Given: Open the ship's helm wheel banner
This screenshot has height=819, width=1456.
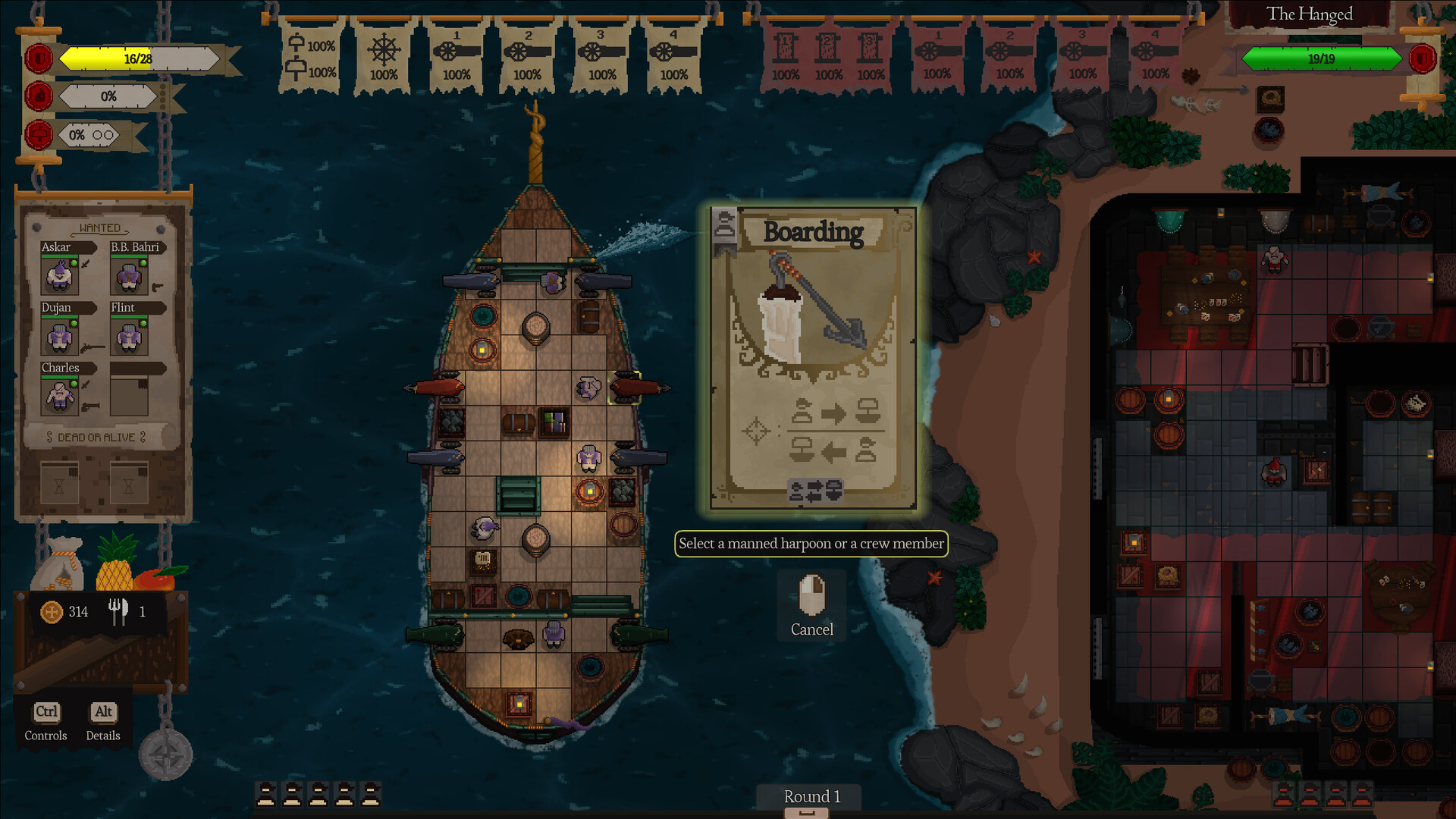Looking at the screenshot, I should (x=384, y=58).
